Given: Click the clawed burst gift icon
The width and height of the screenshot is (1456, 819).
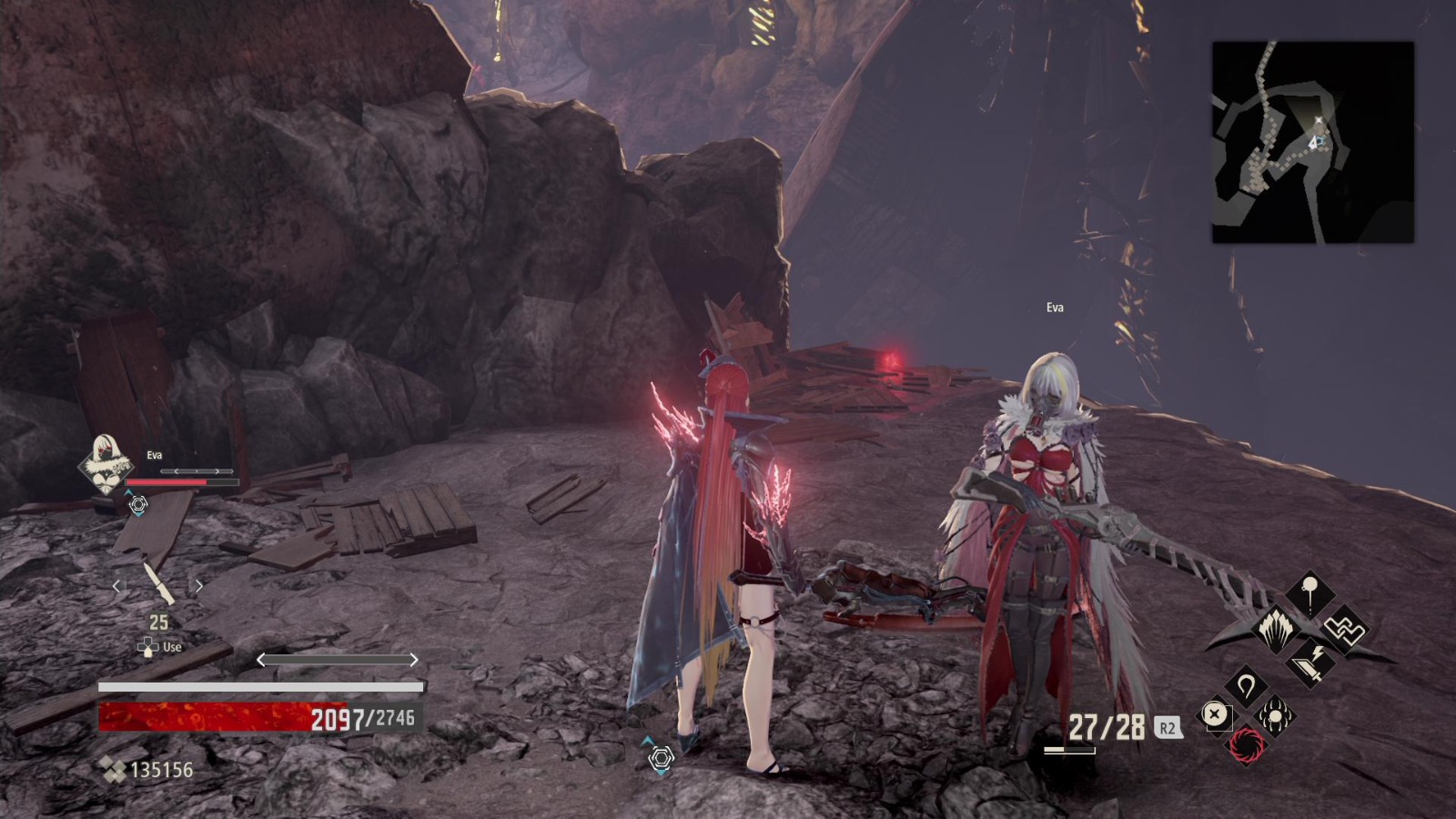Looking at the screenshot, I should pos(1274,715).
